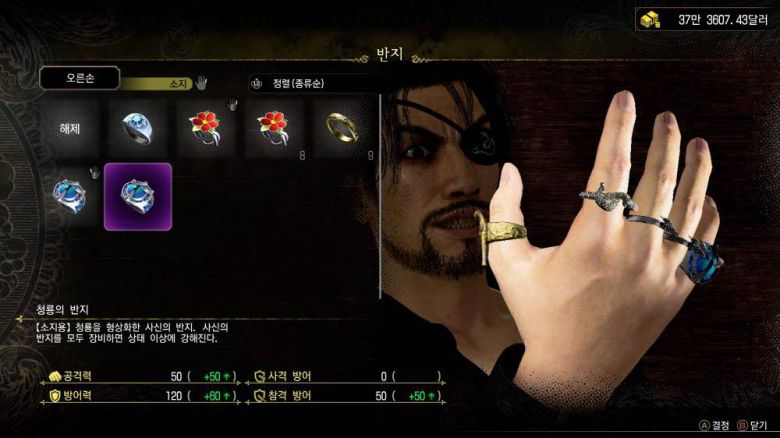This screenshot has width=780, height=438.
Task: Click the purple-highlighted 청룡의 반지 slot
Action: click(x=138, y=196)
